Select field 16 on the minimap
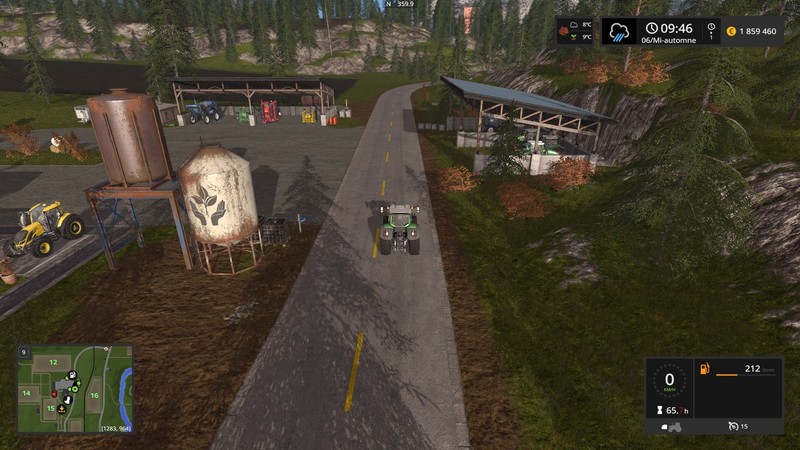 (94, 396)
